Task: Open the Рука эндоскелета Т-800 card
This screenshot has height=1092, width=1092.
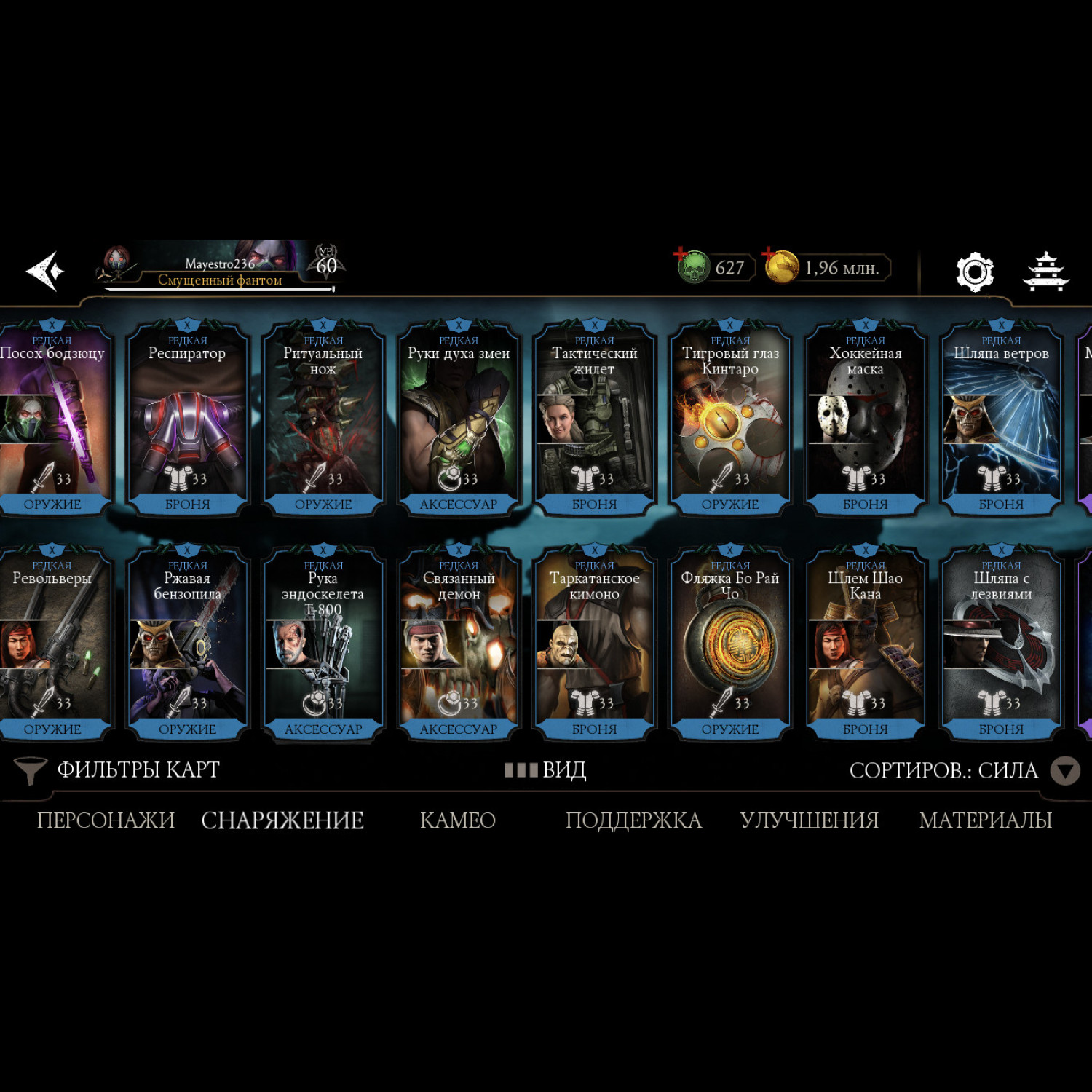Action: pos(323,644)
